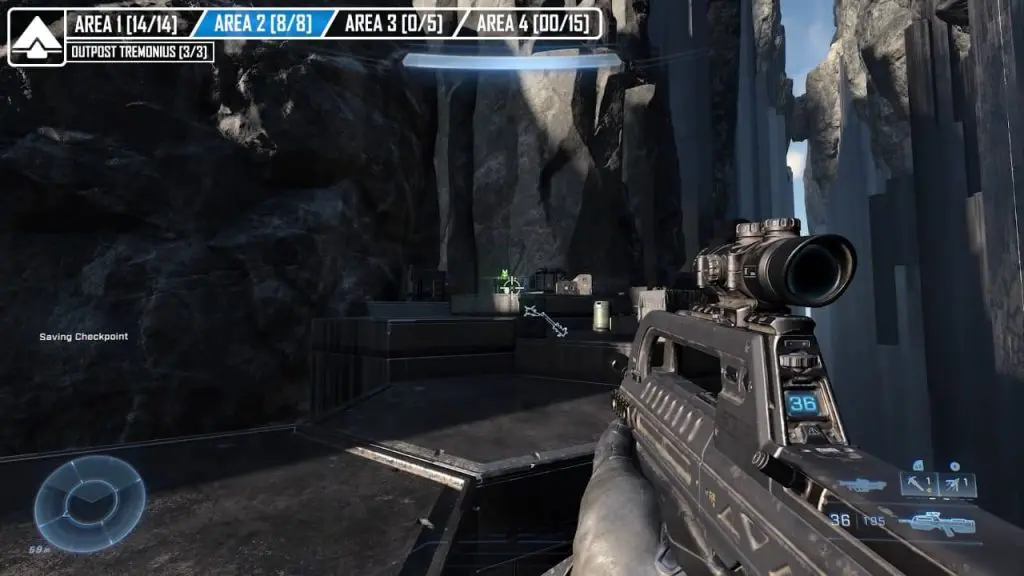The width and height of the screenshot is (1024, 576).
Task: Open the Area 3 tab
Action: pyautogui.click(x=392, y=23)
